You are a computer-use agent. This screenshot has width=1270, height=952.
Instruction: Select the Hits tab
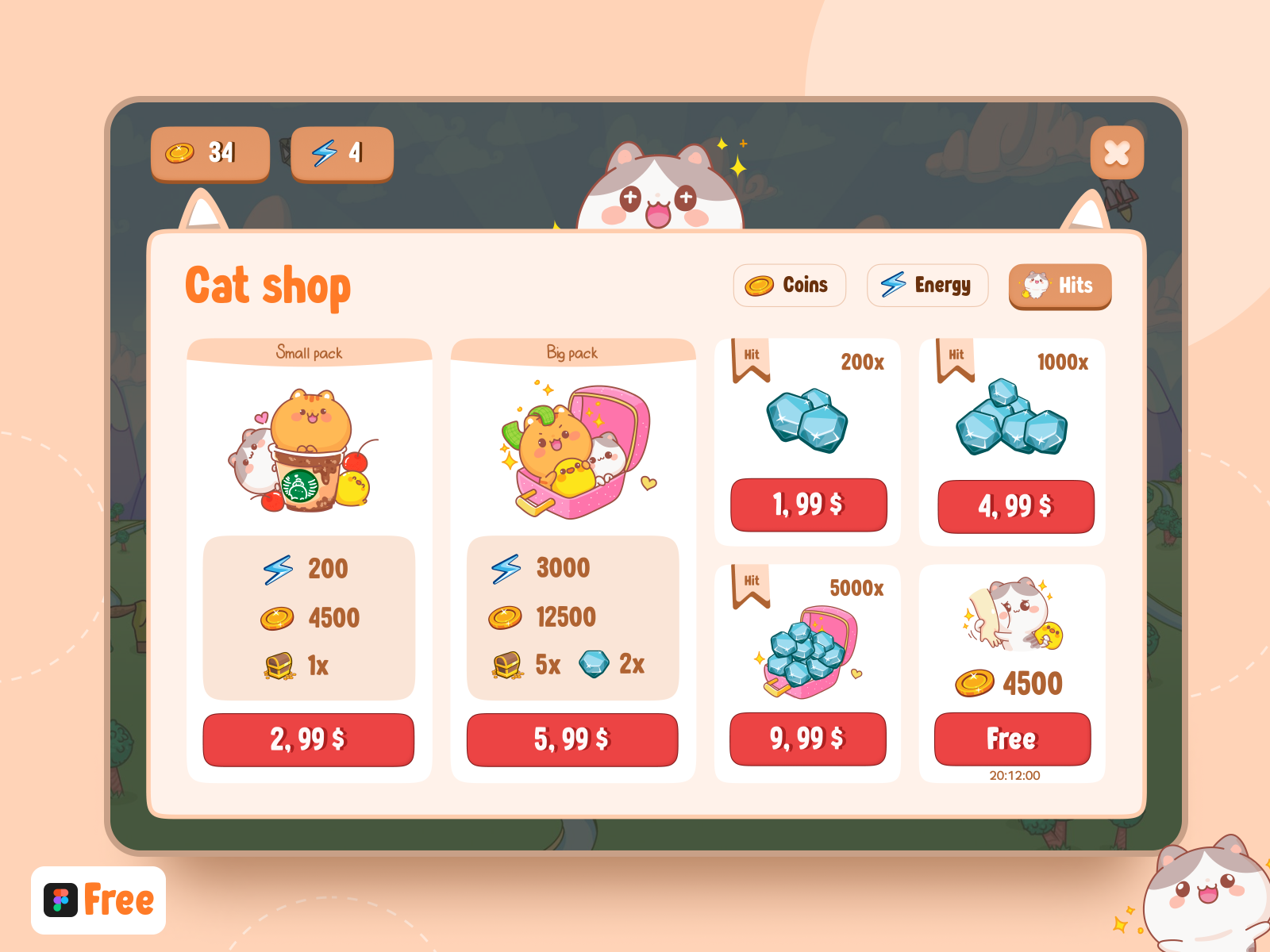point(1060,286)
